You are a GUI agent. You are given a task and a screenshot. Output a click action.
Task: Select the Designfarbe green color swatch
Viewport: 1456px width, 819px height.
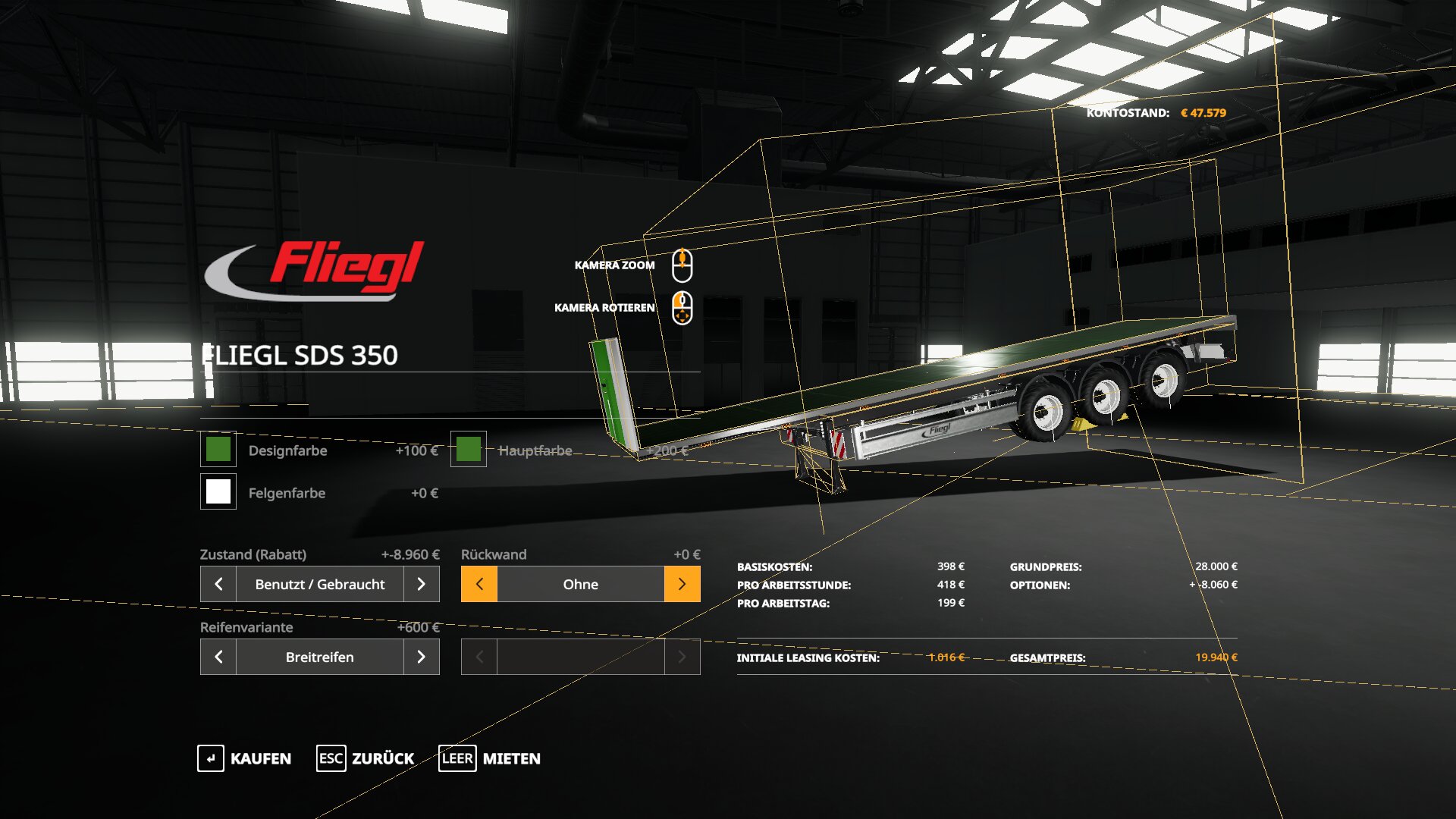[x=218, y=450]
